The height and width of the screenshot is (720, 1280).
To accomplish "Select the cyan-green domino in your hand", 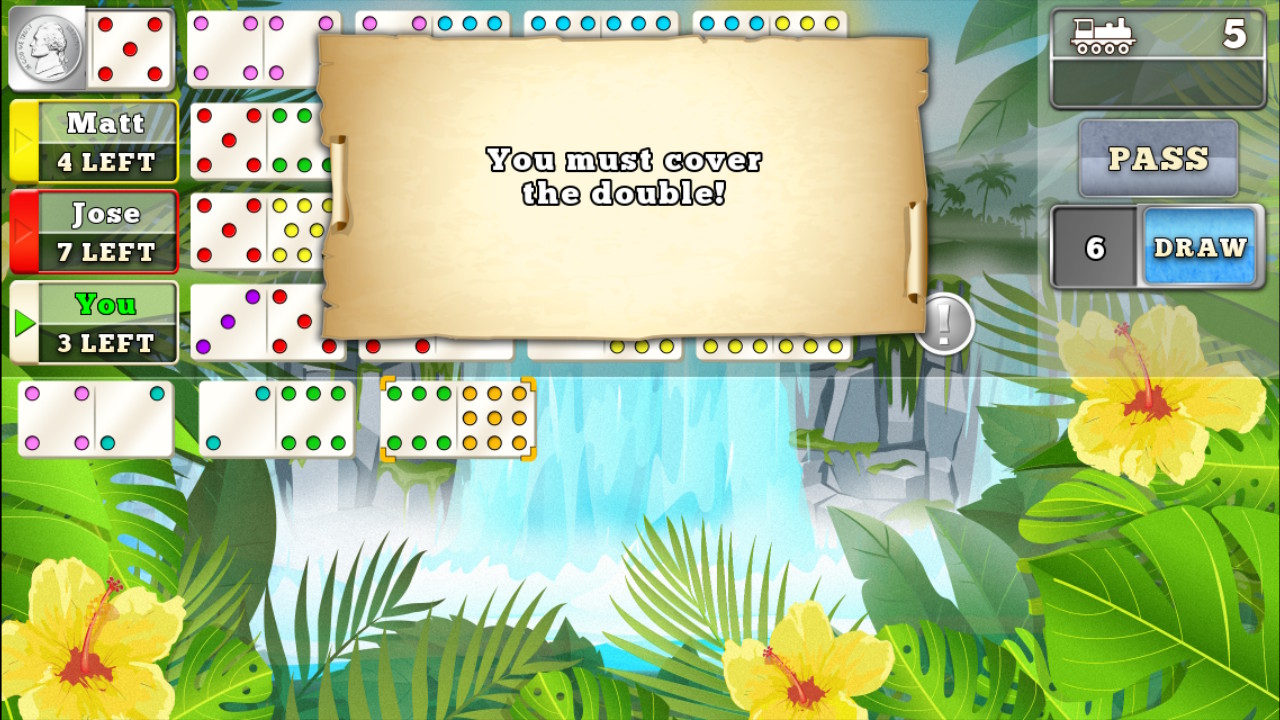I will click(x=275, y=418).
